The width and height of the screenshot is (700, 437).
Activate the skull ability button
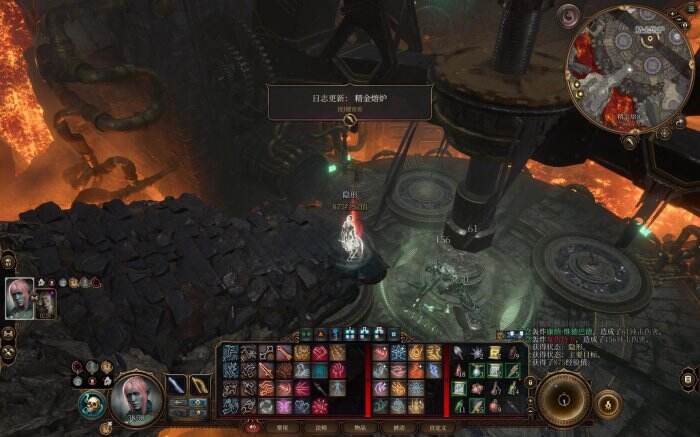tap(92, 404)
